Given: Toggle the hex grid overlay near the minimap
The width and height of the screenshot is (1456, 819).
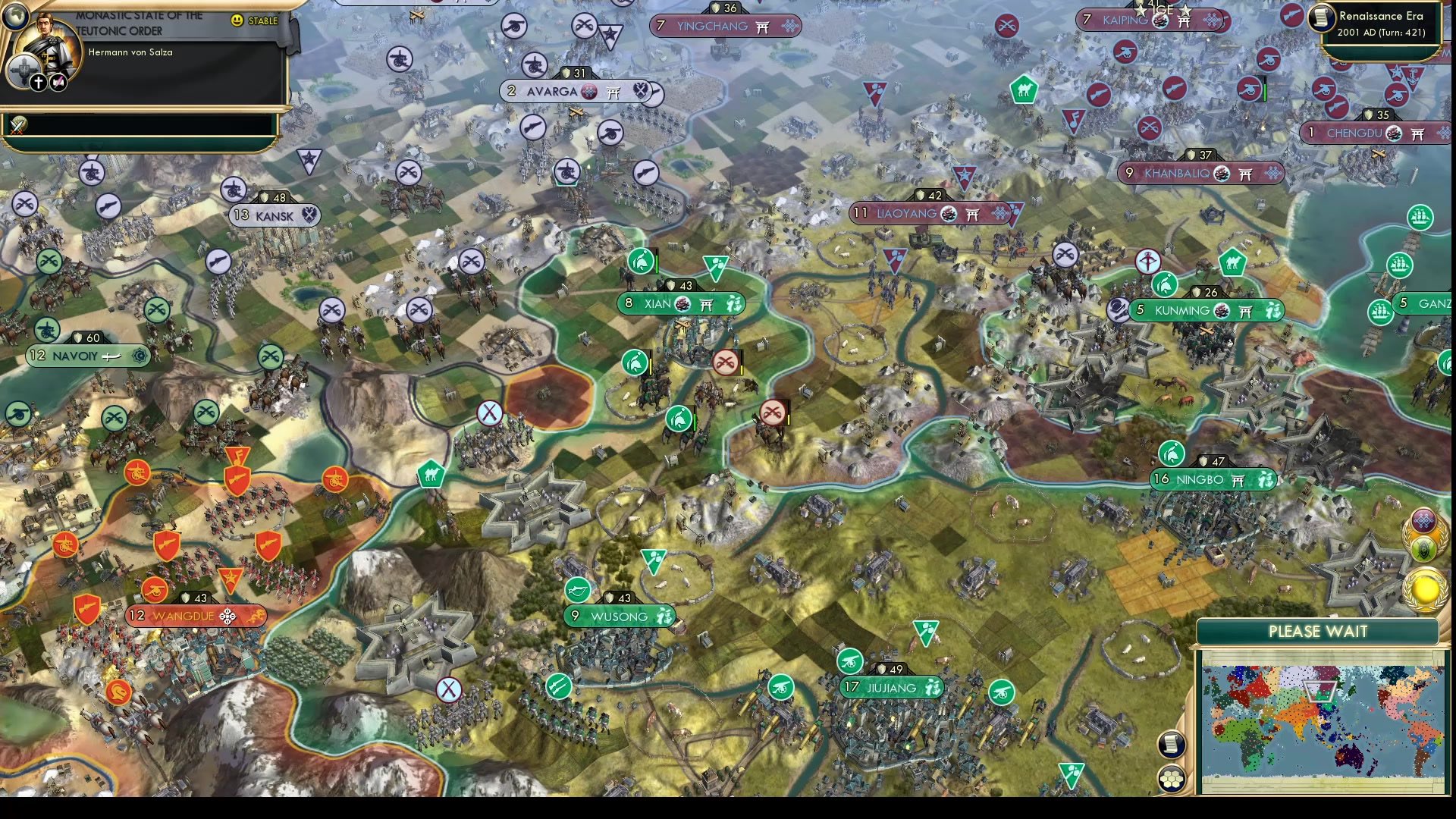Looking at the screenshot, I should click(1171, 778).
